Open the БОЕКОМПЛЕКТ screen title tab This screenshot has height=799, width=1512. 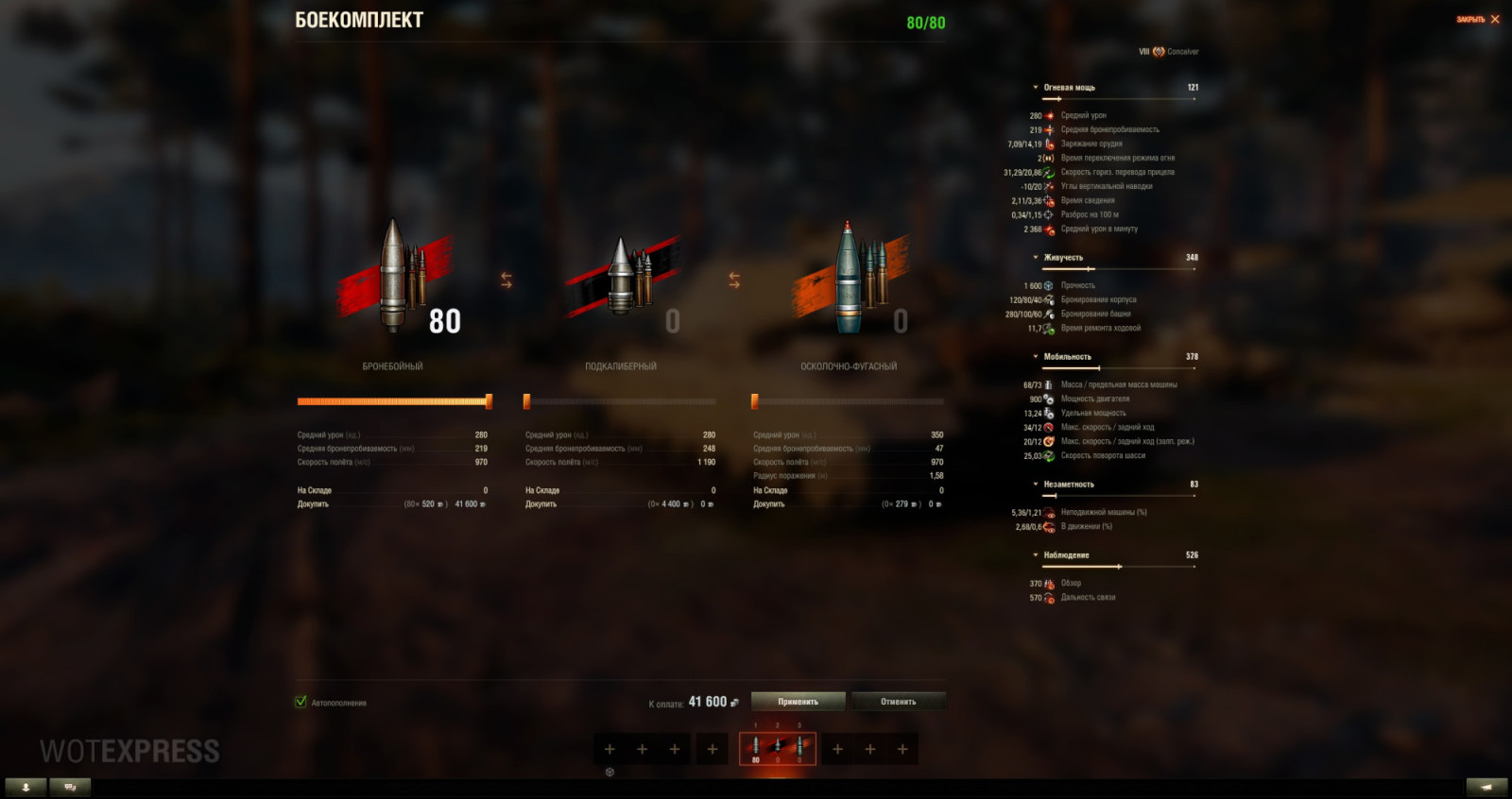(x=359, y=18)
